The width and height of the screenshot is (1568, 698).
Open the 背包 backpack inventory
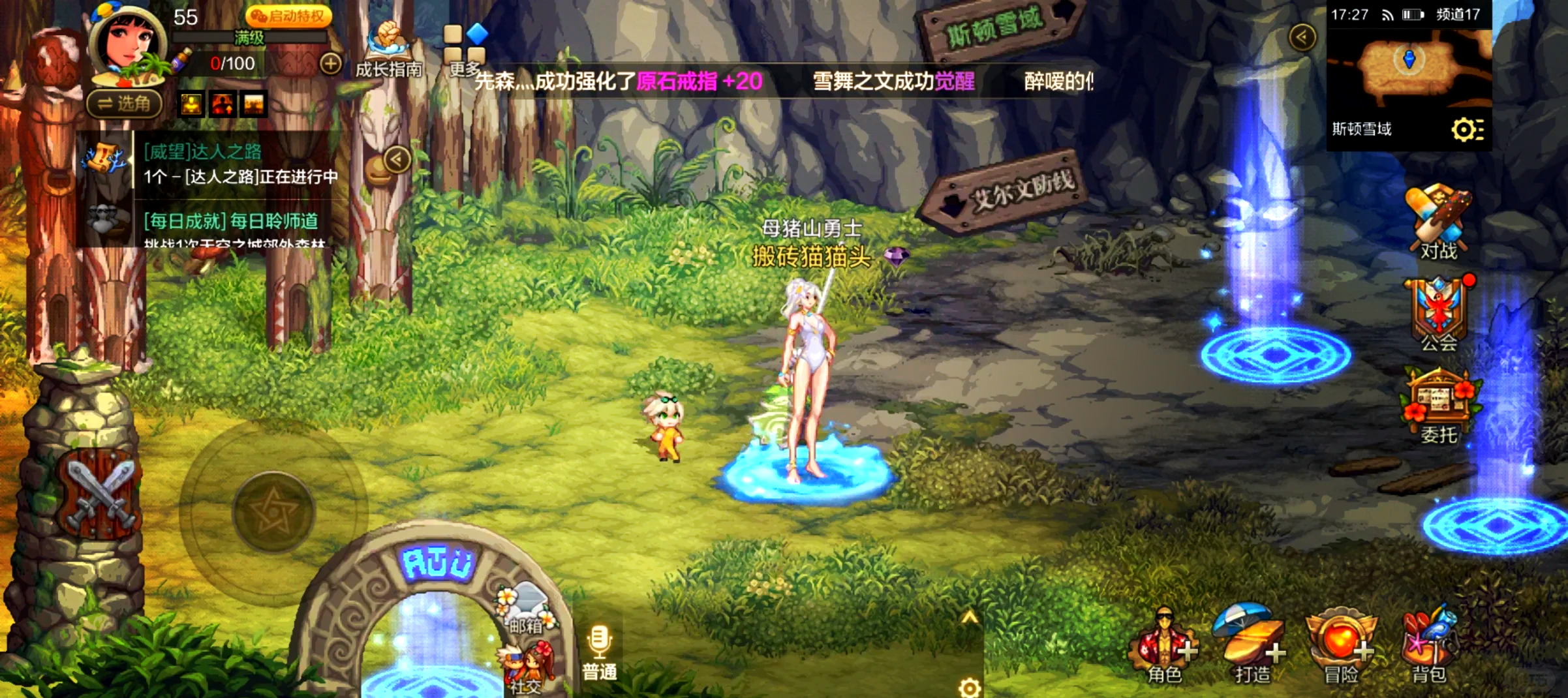[1429, 646]
